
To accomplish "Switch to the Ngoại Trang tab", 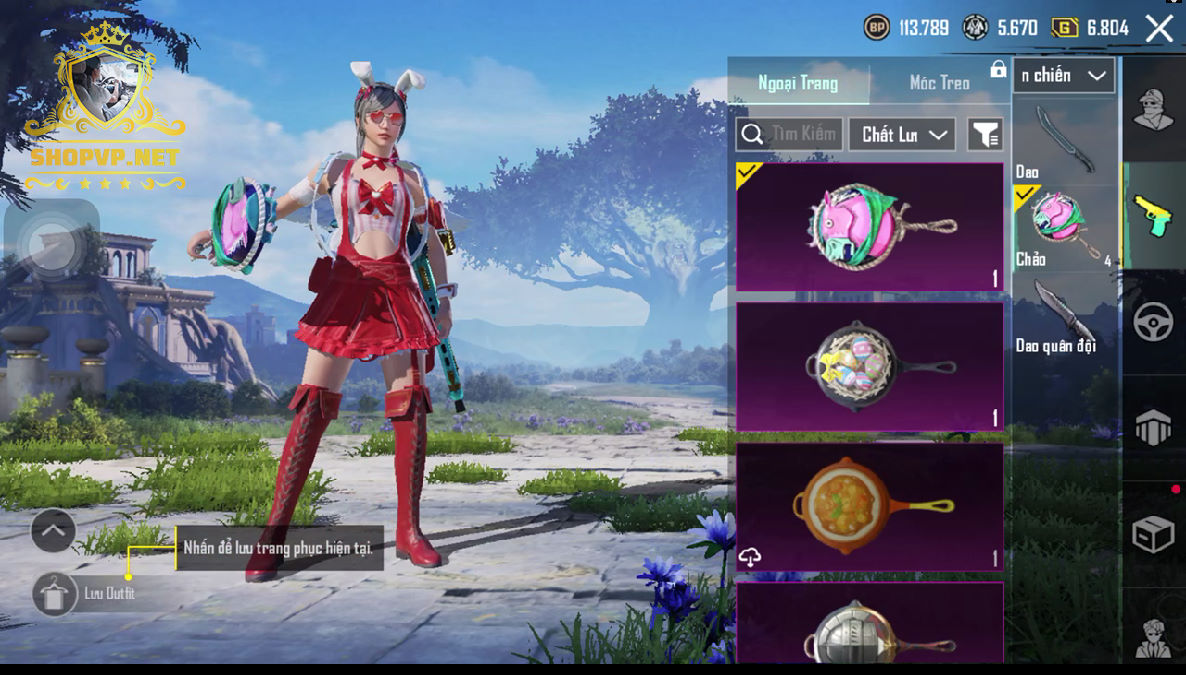I will click(x=798, y=83).
